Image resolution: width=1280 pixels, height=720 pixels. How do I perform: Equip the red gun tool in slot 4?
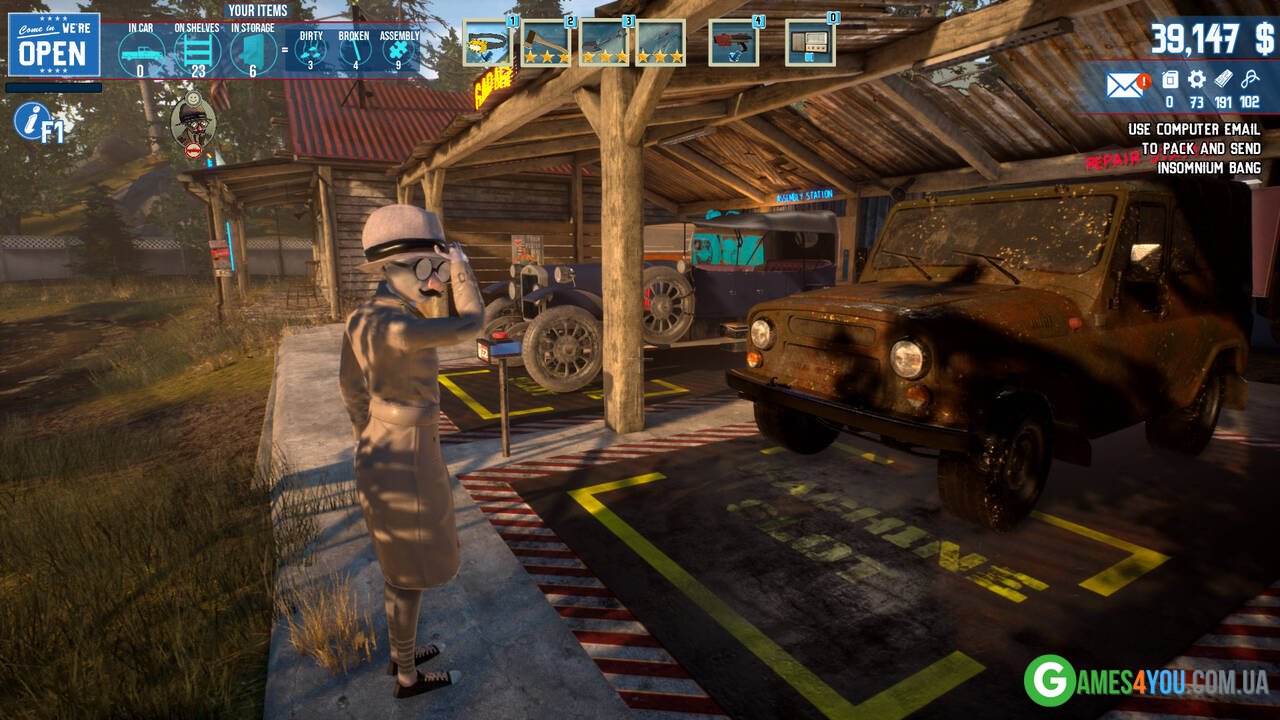tap(733, 43)
